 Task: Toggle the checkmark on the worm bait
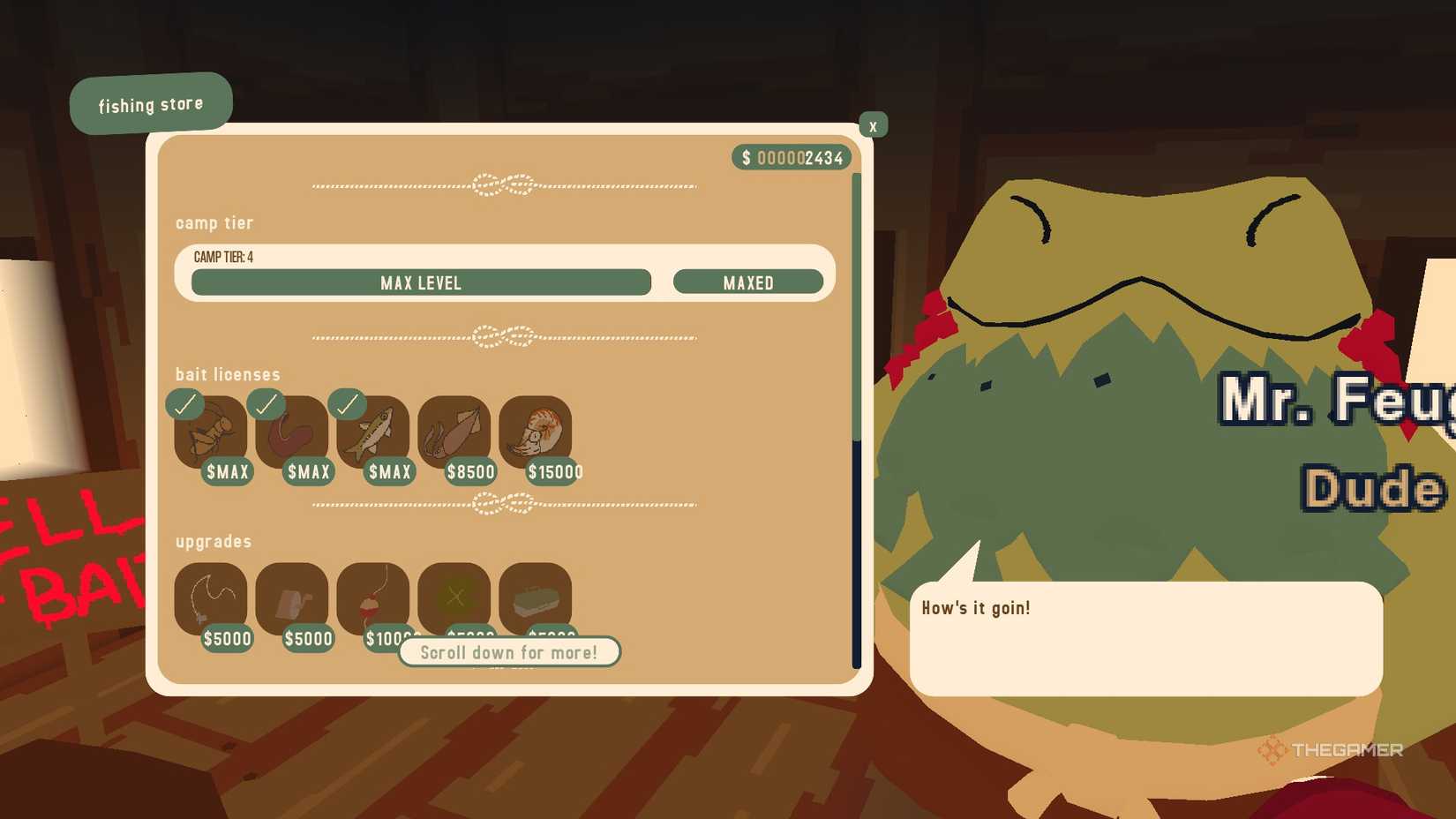266,404
